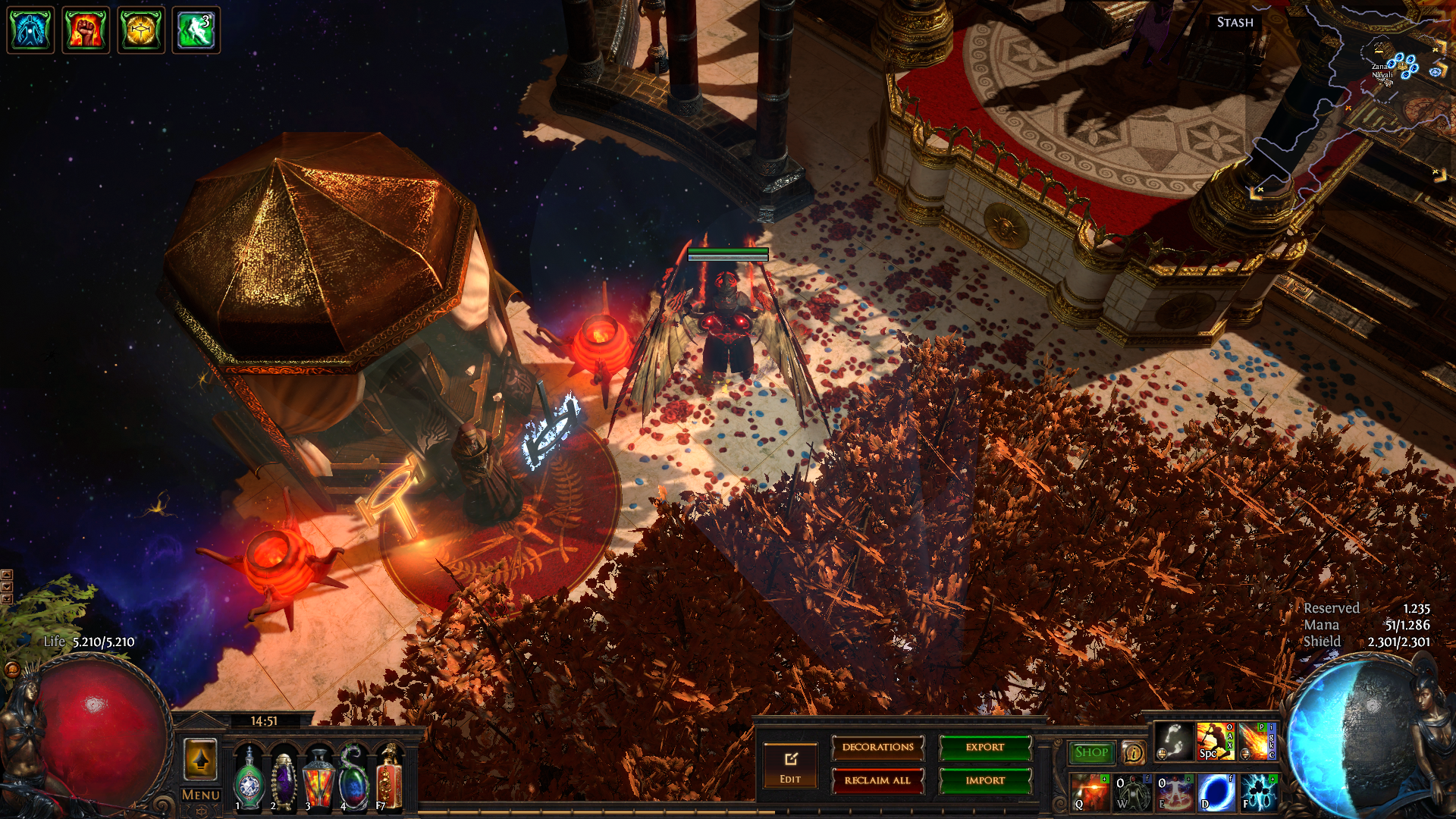Activate the fiery hammer-strike skill
Screen dimensions: 1456x819
pos(1215,741)
